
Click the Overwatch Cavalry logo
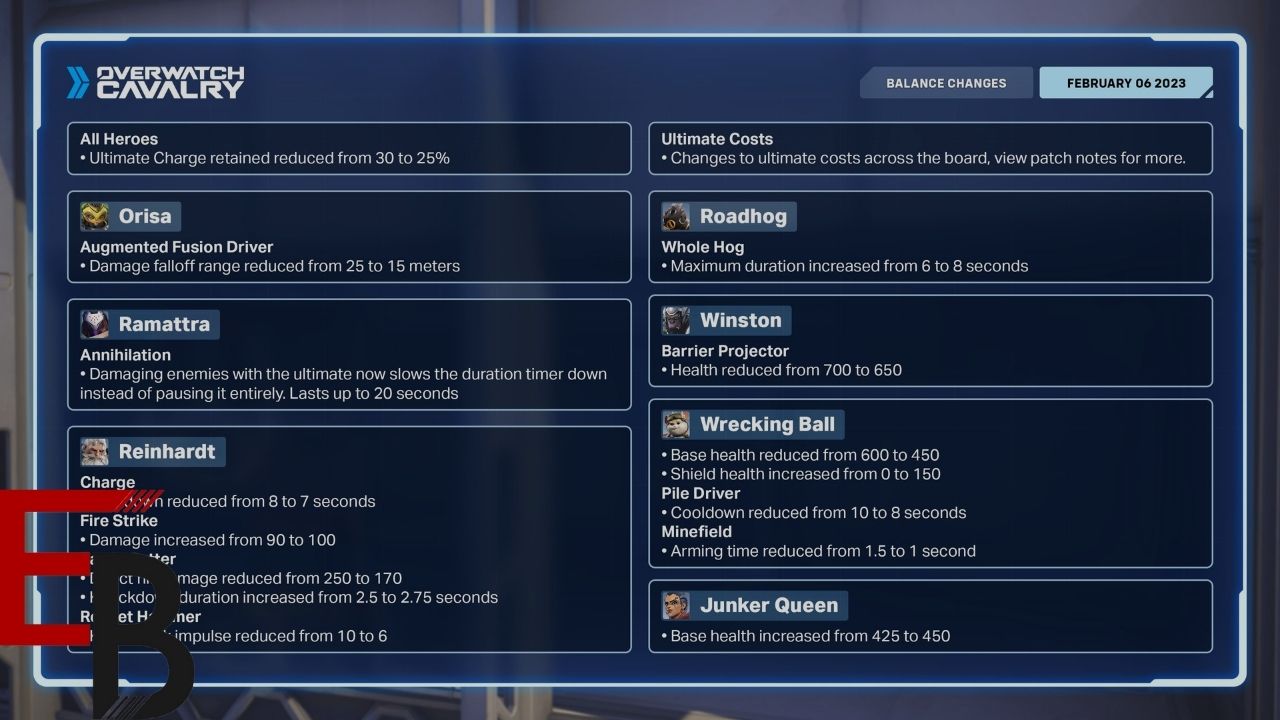tap(156, 83)
